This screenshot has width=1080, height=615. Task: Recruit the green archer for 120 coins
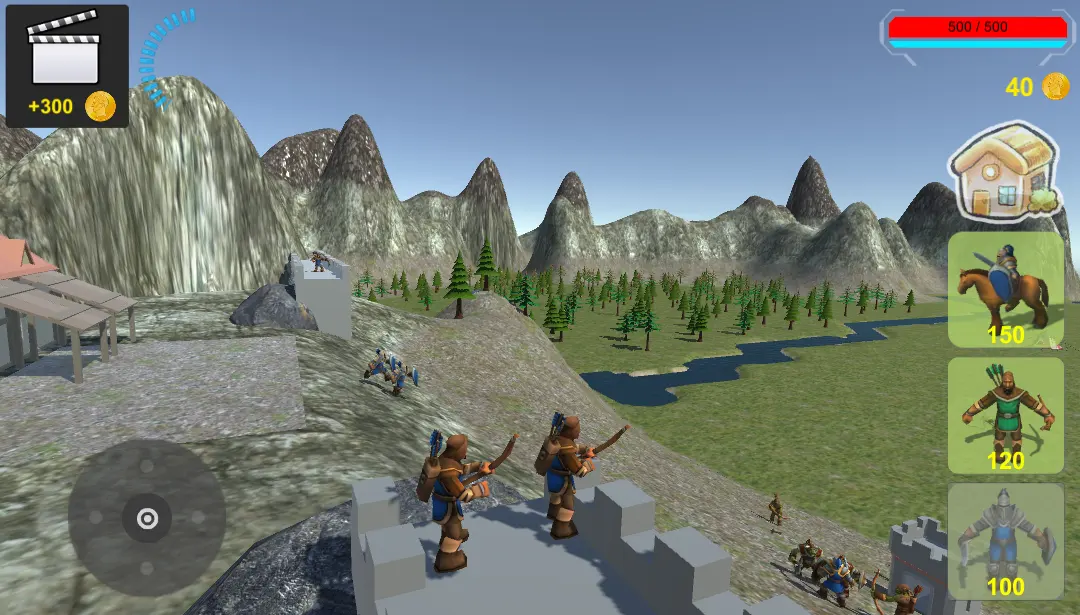click(x=1005, y=415)
